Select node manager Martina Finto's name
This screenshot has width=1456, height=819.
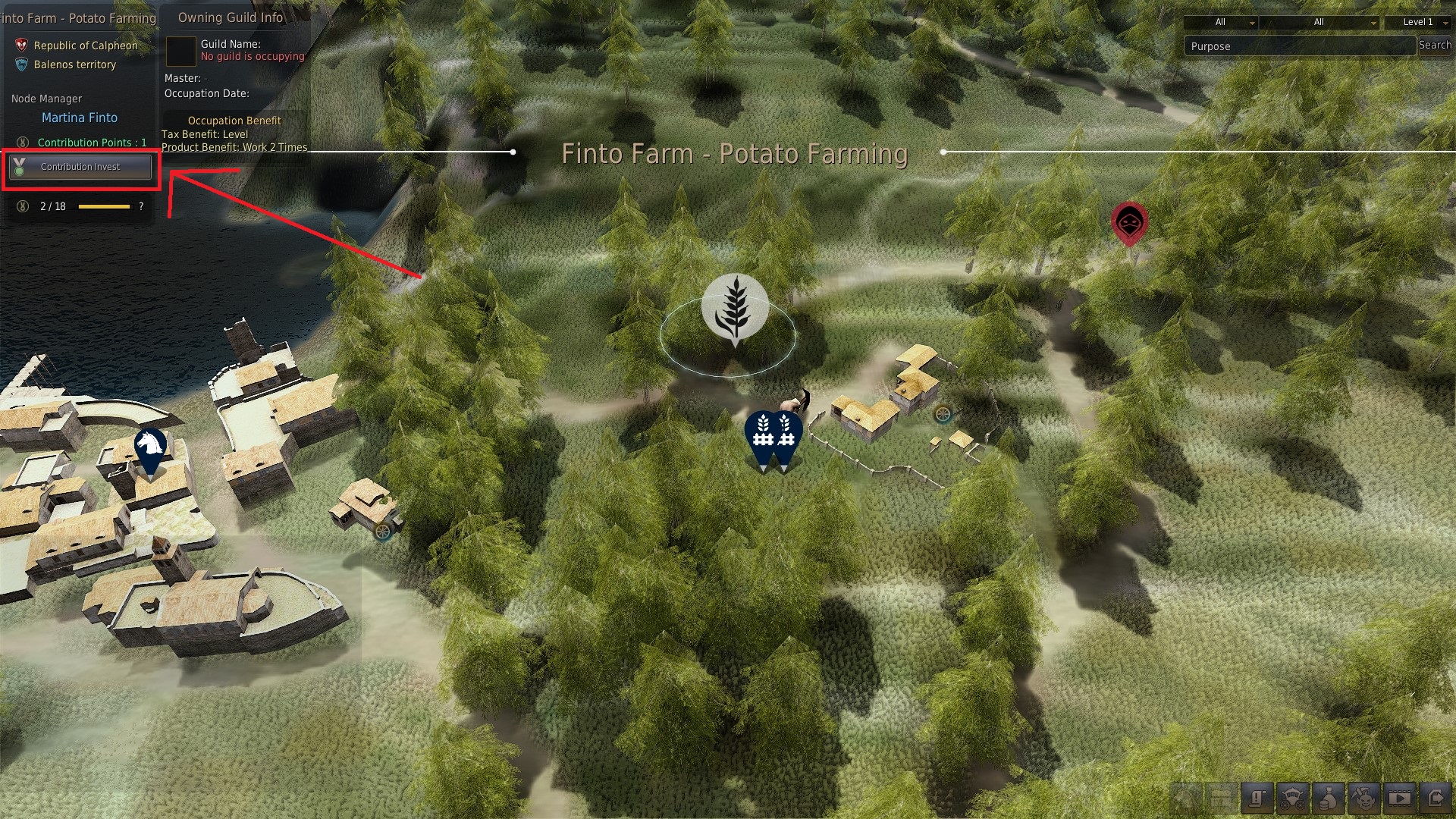(80, 118)
